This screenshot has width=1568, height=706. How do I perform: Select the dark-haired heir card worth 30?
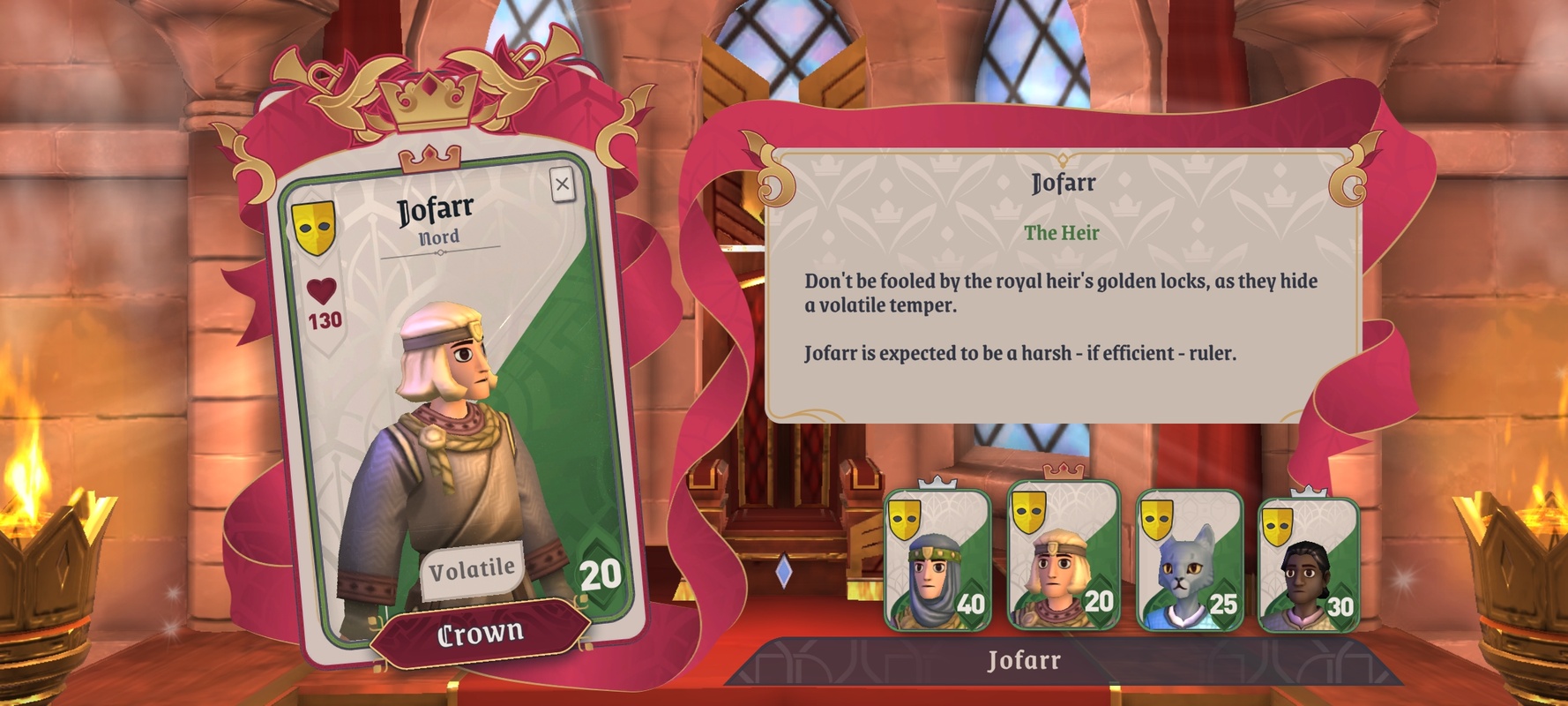pyautogui.click(x=1309, y=566)
